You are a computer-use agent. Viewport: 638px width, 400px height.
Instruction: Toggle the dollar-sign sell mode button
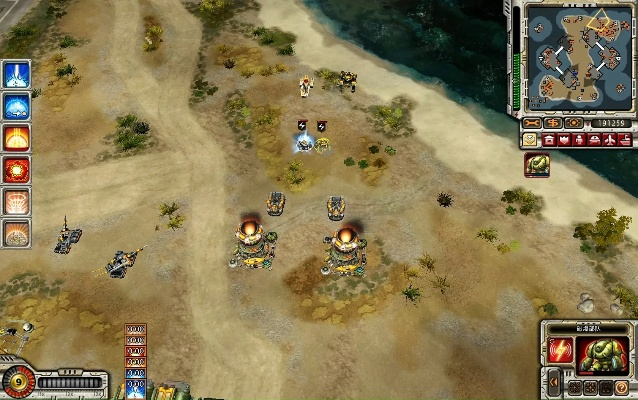coord(553,123)
